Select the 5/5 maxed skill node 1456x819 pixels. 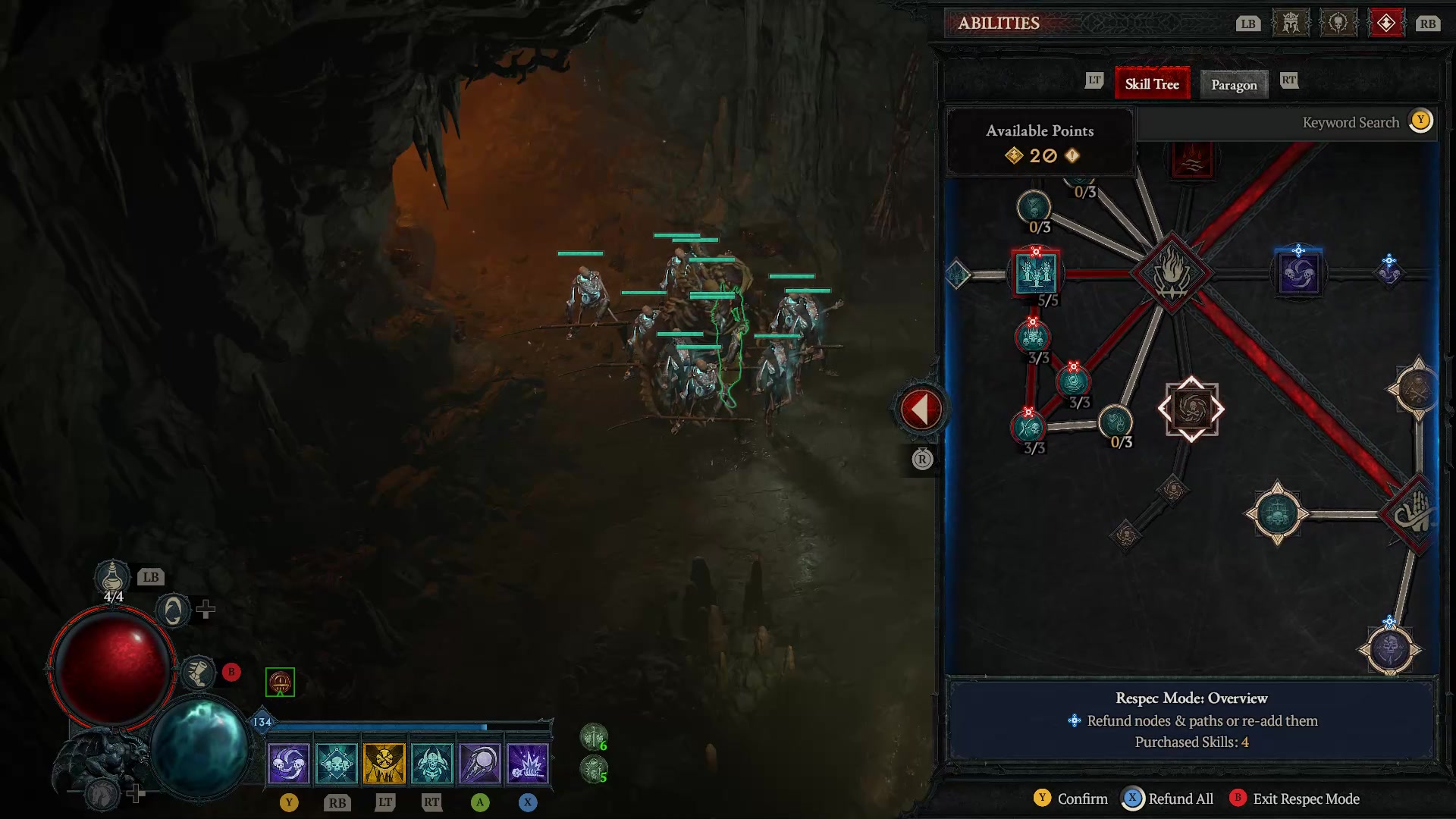tap(1036, 275)
